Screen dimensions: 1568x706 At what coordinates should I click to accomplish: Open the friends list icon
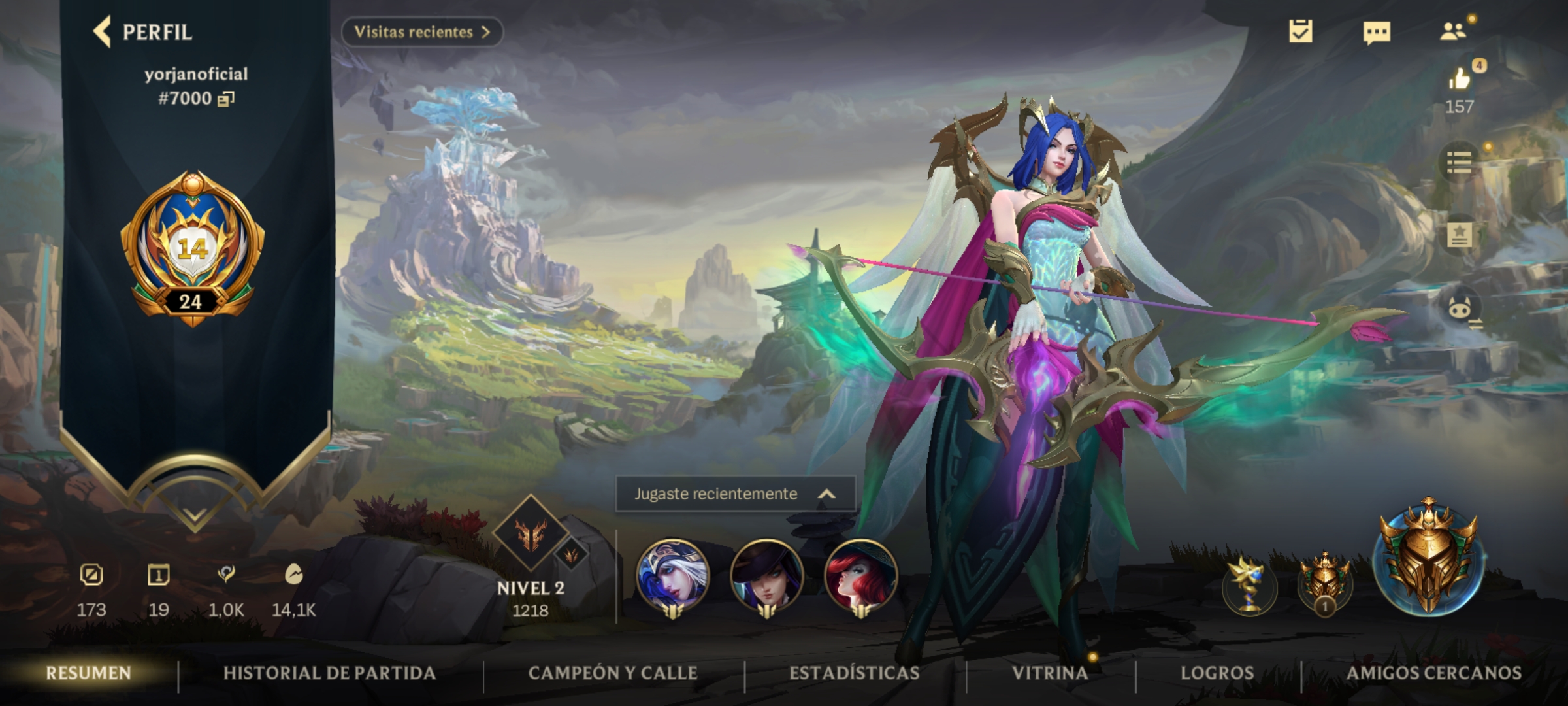click(x=1453, y=31)
